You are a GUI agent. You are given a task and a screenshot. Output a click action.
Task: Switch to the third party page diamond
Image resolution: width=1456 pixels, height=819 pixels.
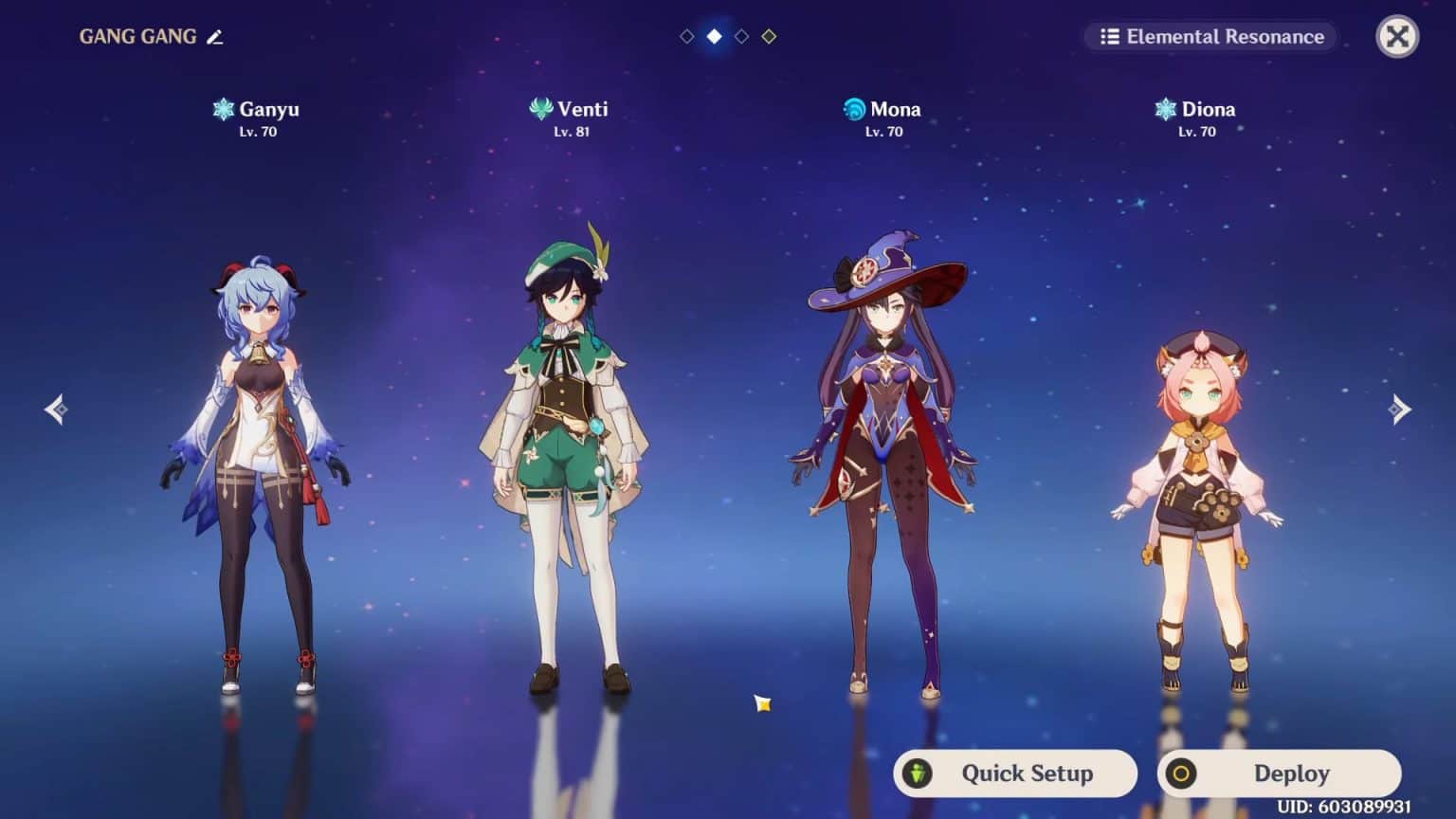tap(741, 36)
